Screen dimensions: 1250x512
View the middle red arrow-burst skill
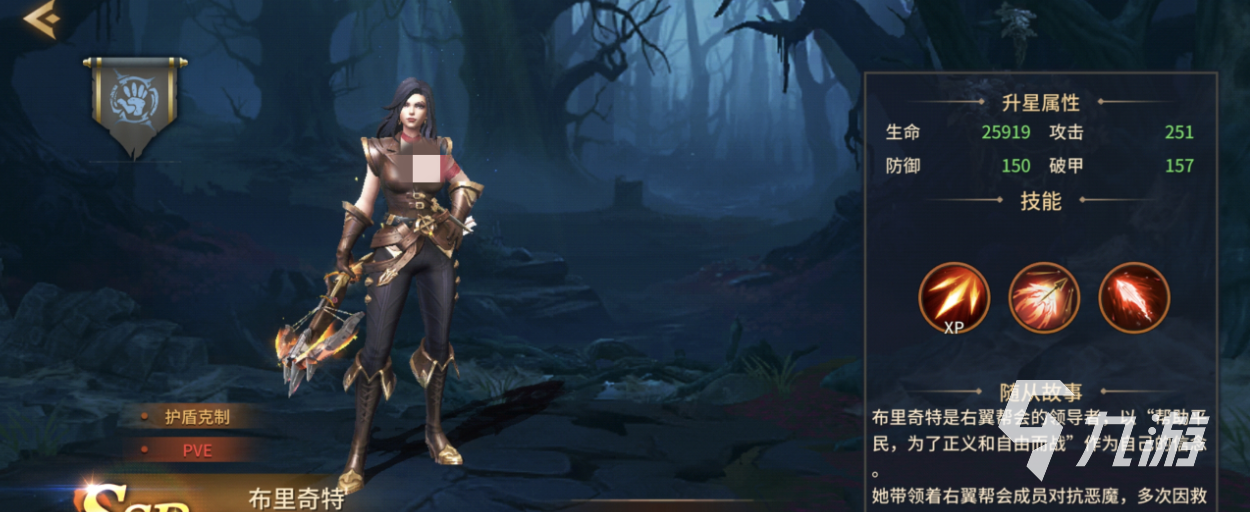pos(1044,296)
